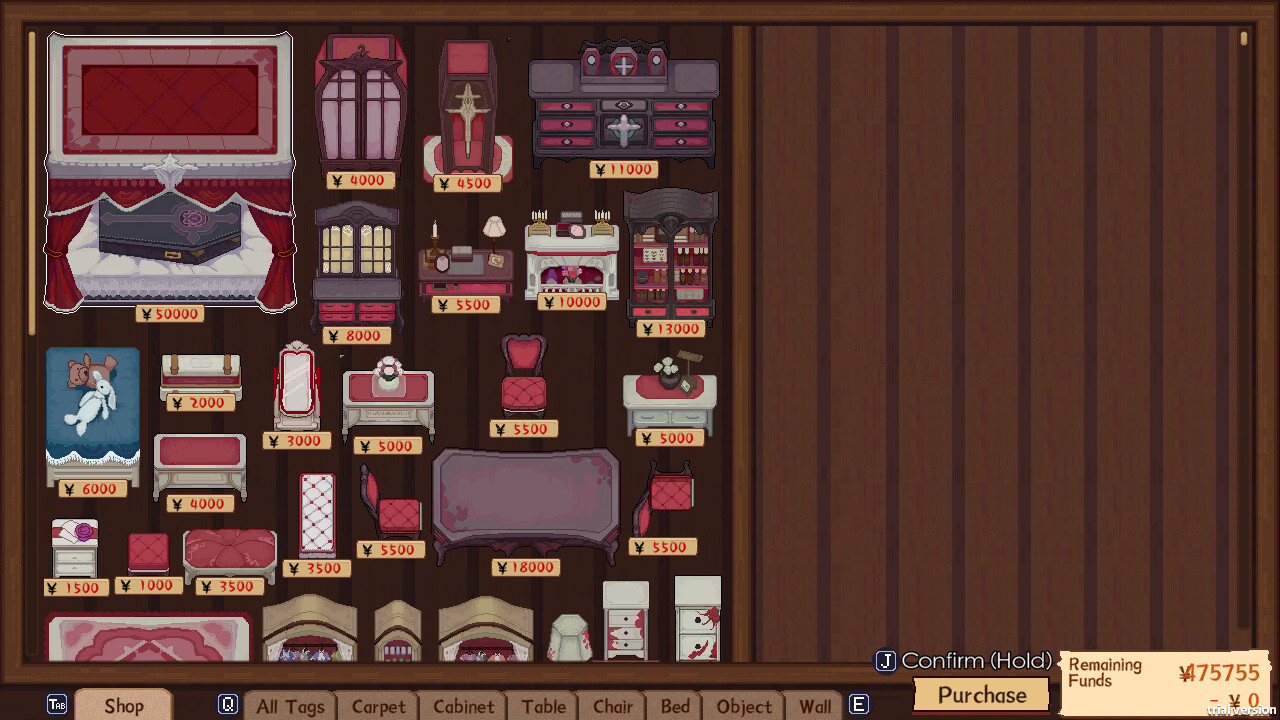1280x720 pixels.
Task: Select the ¥11000 red dresser cabinet
Action: (x=623, y=110)
